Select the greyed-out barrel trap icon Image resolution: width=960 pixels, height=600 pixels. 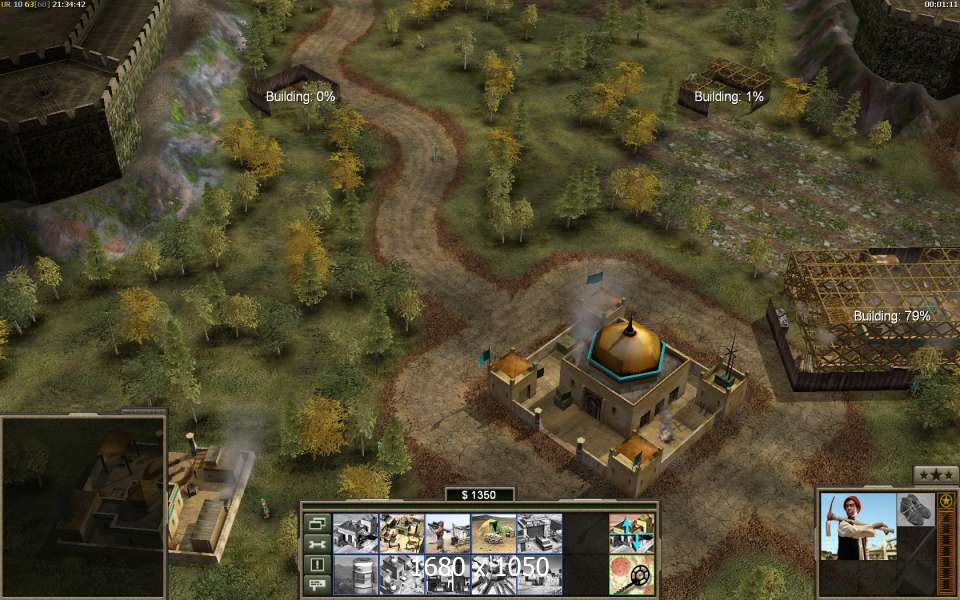355,575
